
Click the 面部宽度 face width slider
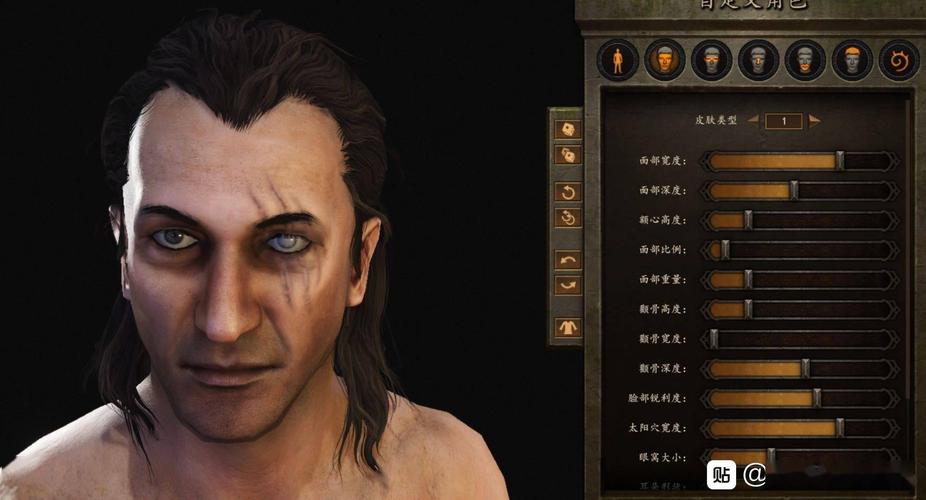click(x=800, y=161)
